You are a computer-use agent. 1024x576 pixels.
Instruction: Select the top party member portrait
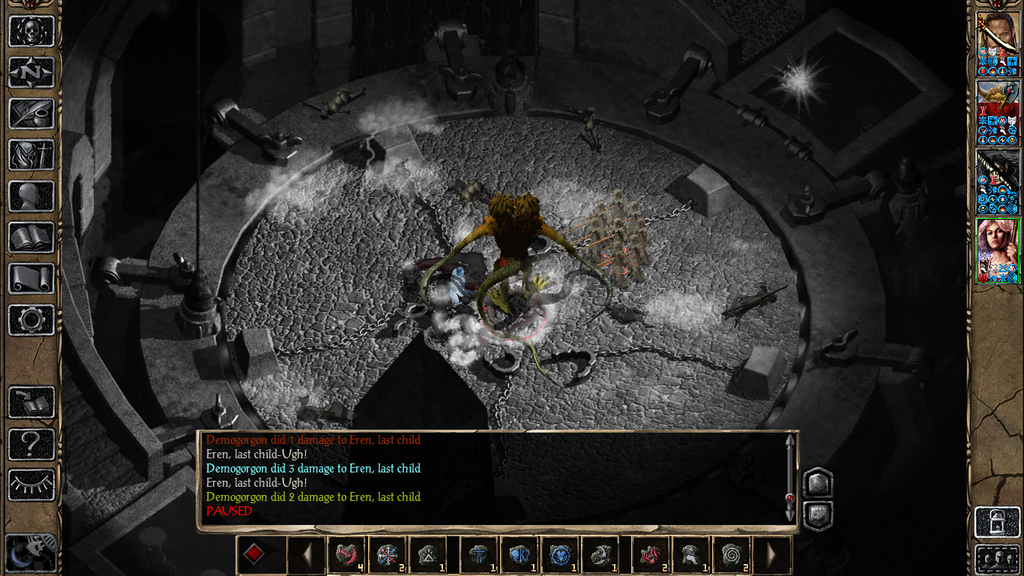[997, 43]
